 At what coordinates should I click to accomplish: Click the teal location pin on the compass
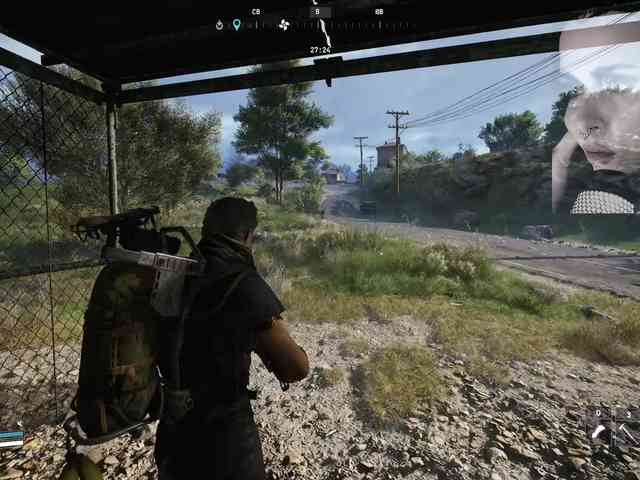click(237, 24)
